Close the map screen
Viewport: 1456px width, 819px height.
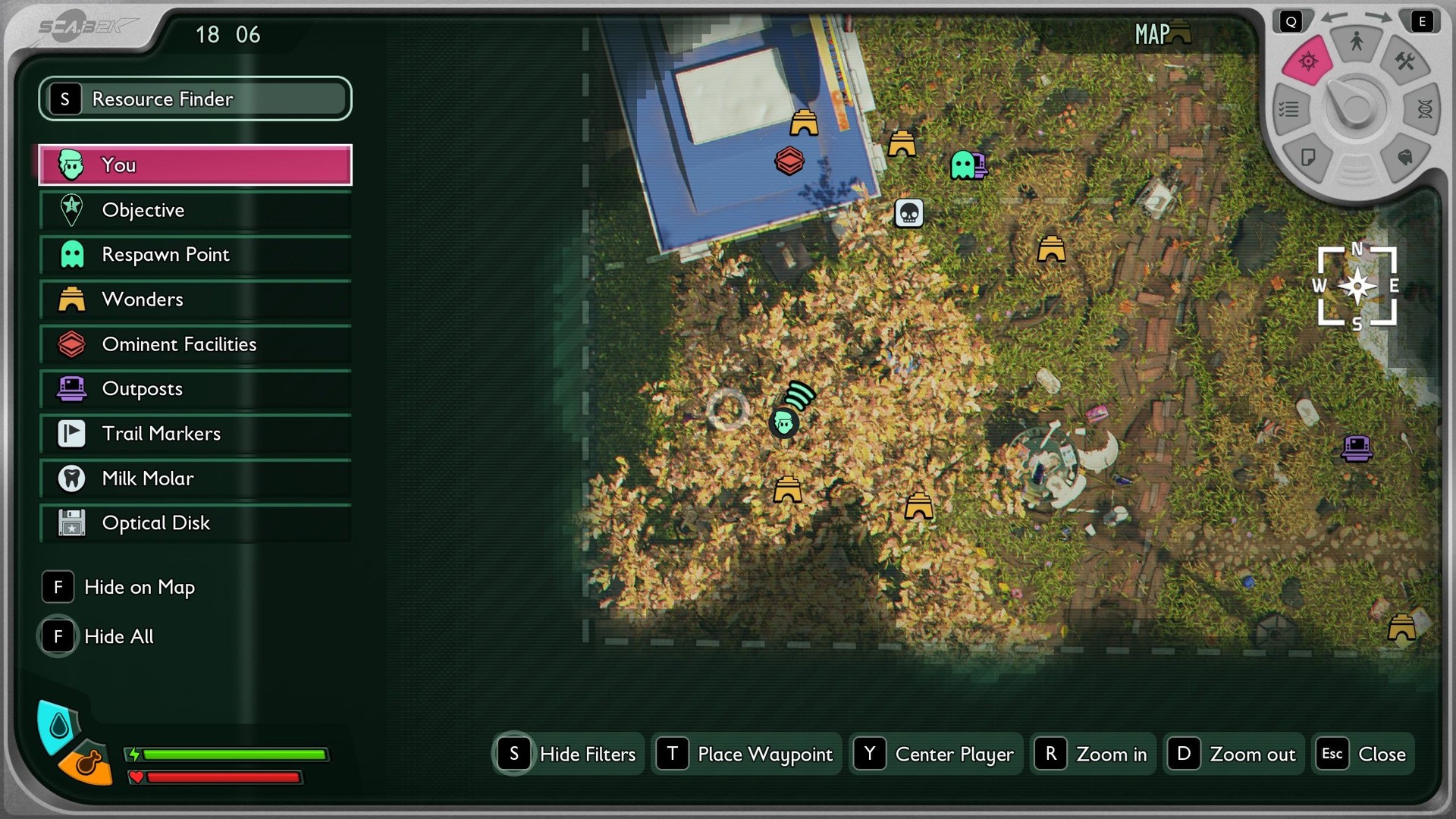[1363, 754]
